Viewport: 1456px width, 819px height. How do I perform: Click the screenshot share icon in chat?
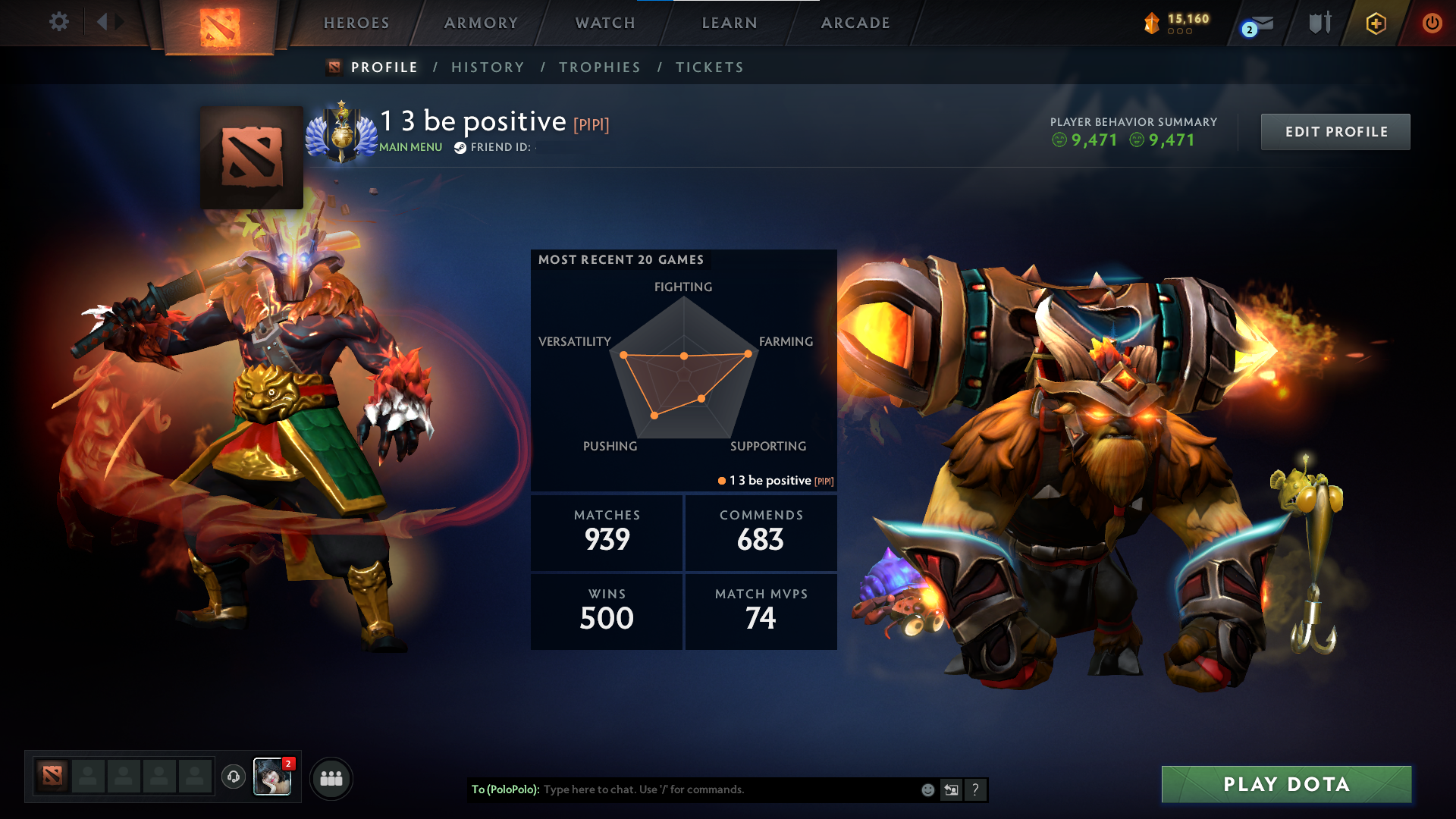tap(952, 789)
